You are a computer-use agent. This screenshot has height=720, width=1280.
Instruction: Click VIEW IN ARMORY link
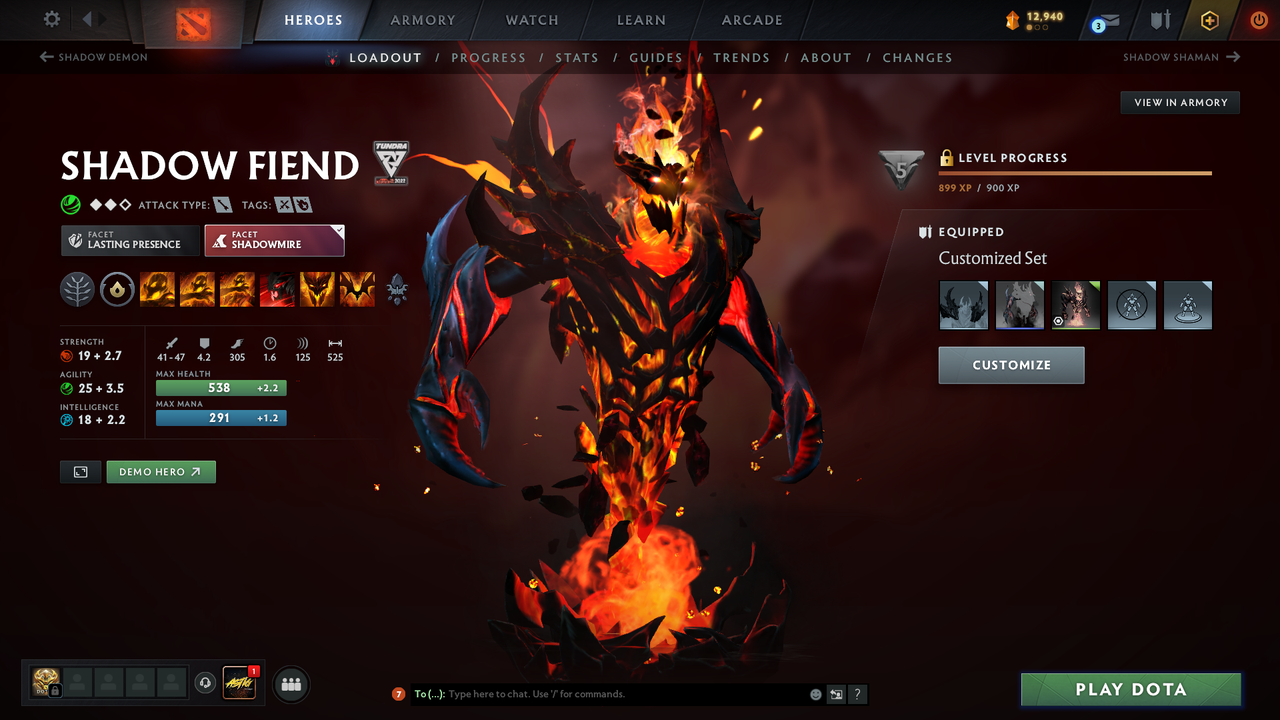point(1179,102)
